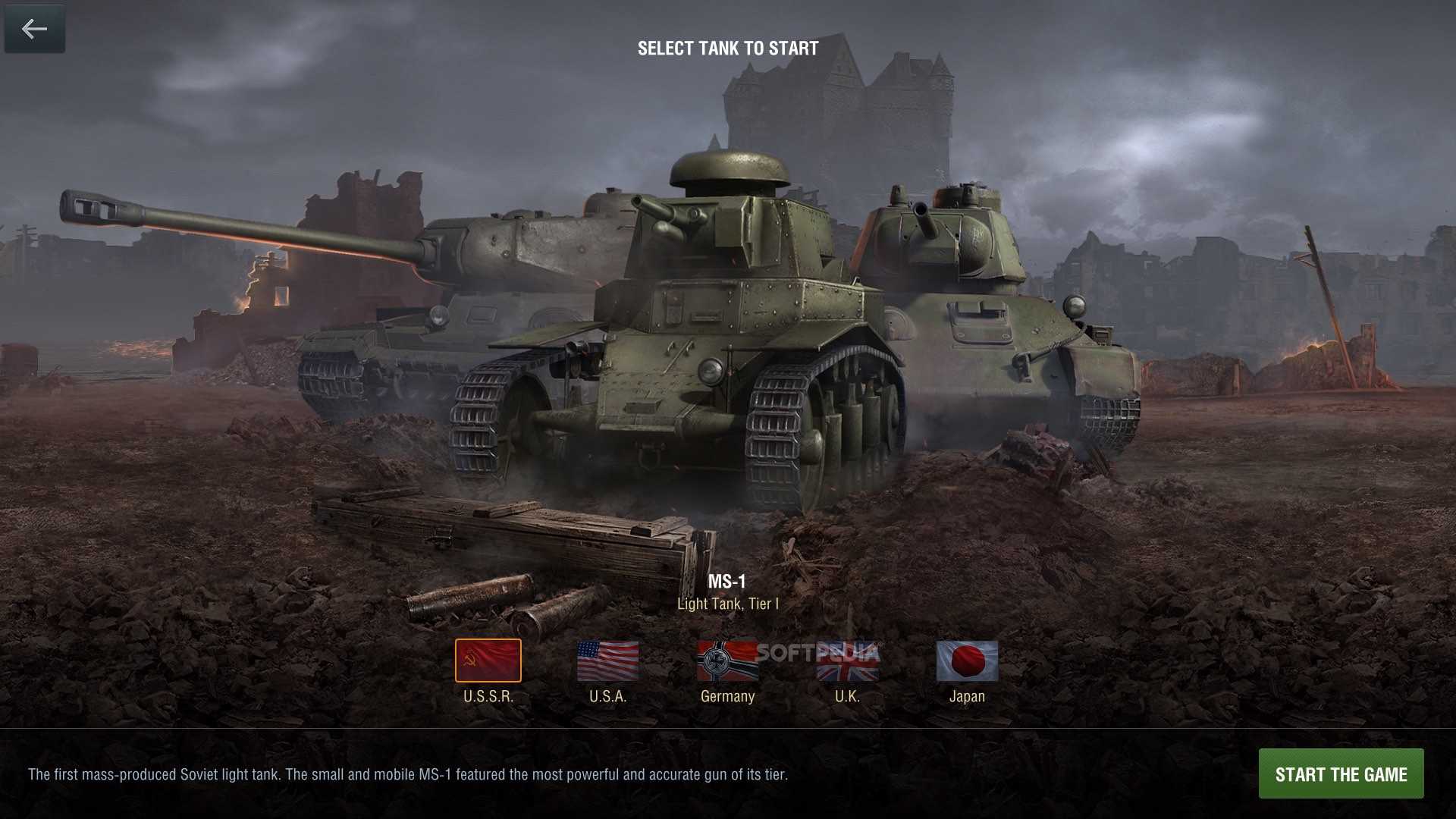Click the MS-1 tank name label

727,583
